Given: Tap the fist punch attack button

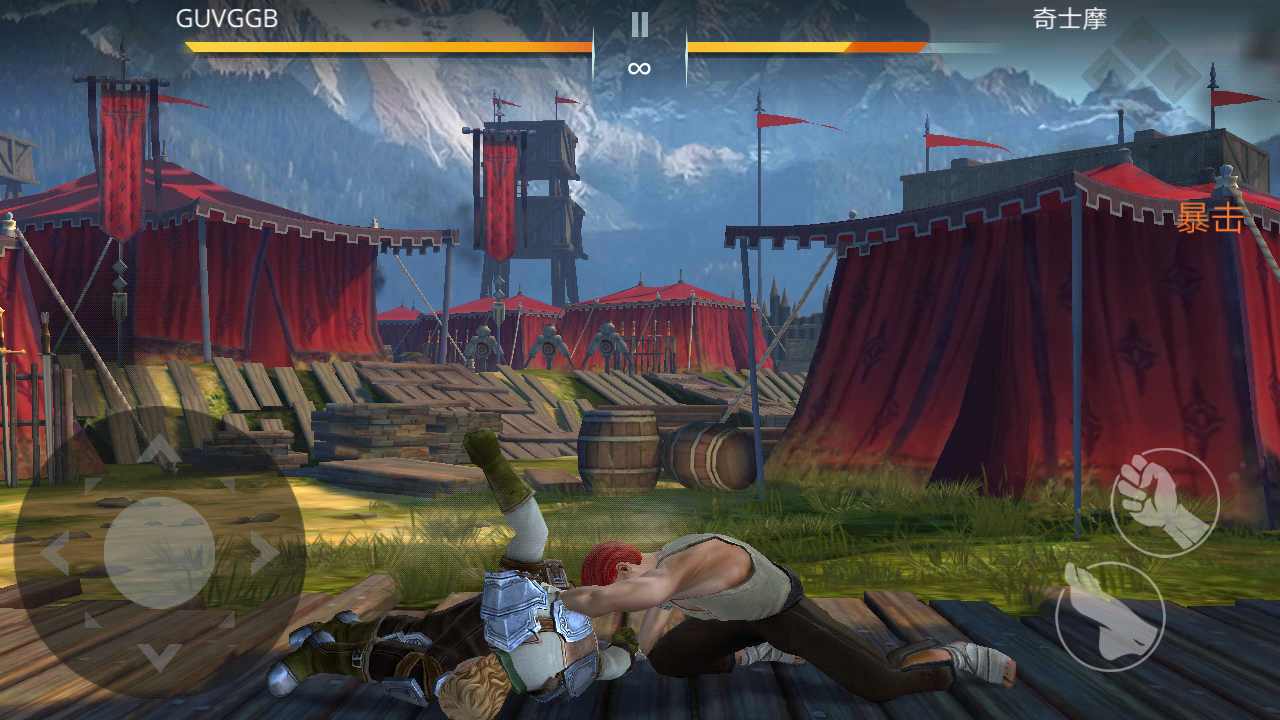Looking at the screenshot, I should 1165,502.
